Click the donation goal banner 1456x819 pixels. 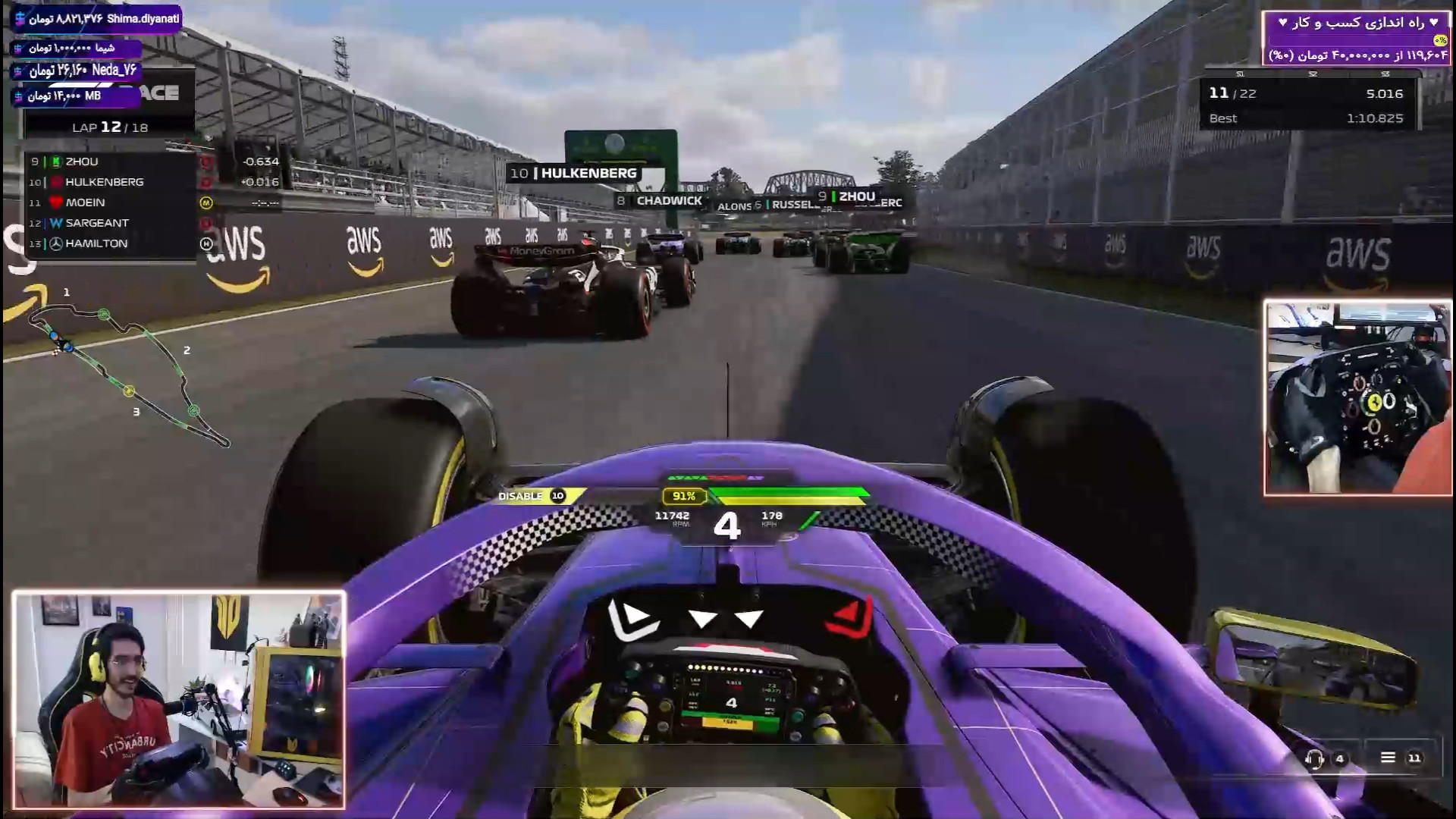(x=1356, y=38)
